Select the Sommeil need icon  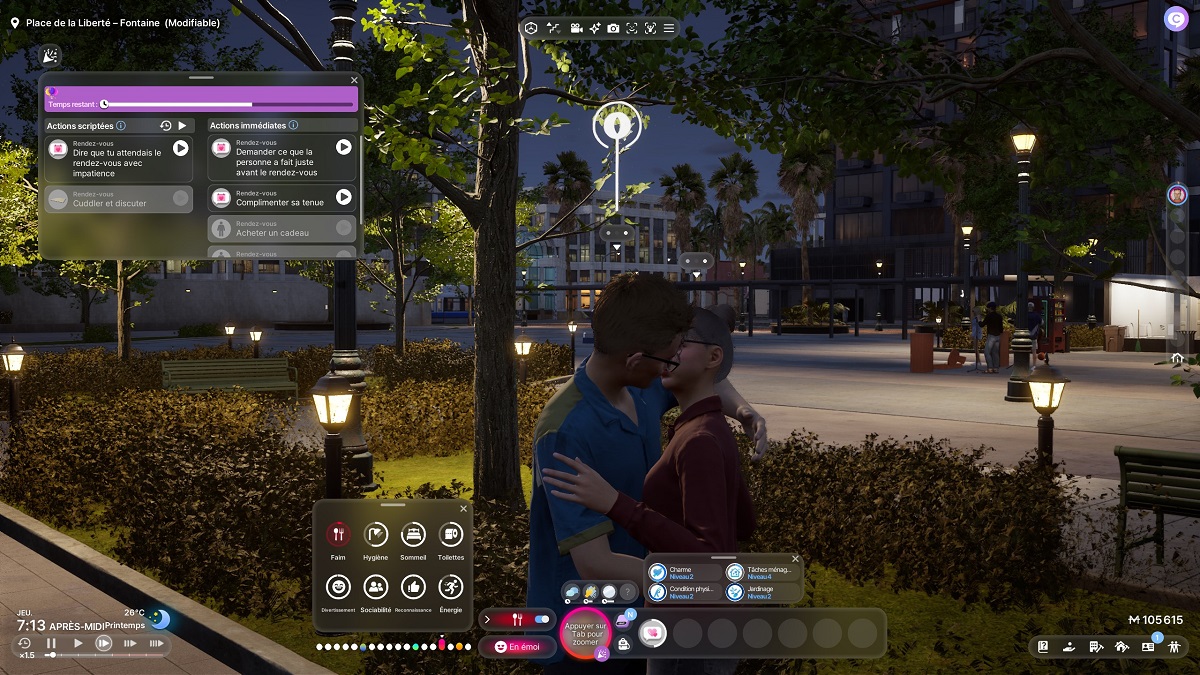413,535
